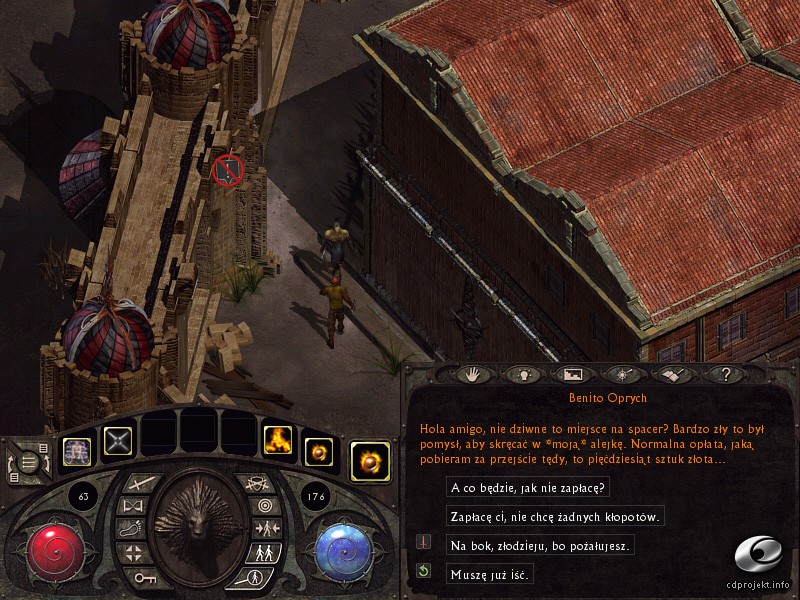Use the glowing figure quick slot
The image size is (800, 600).
coord(77,453)
